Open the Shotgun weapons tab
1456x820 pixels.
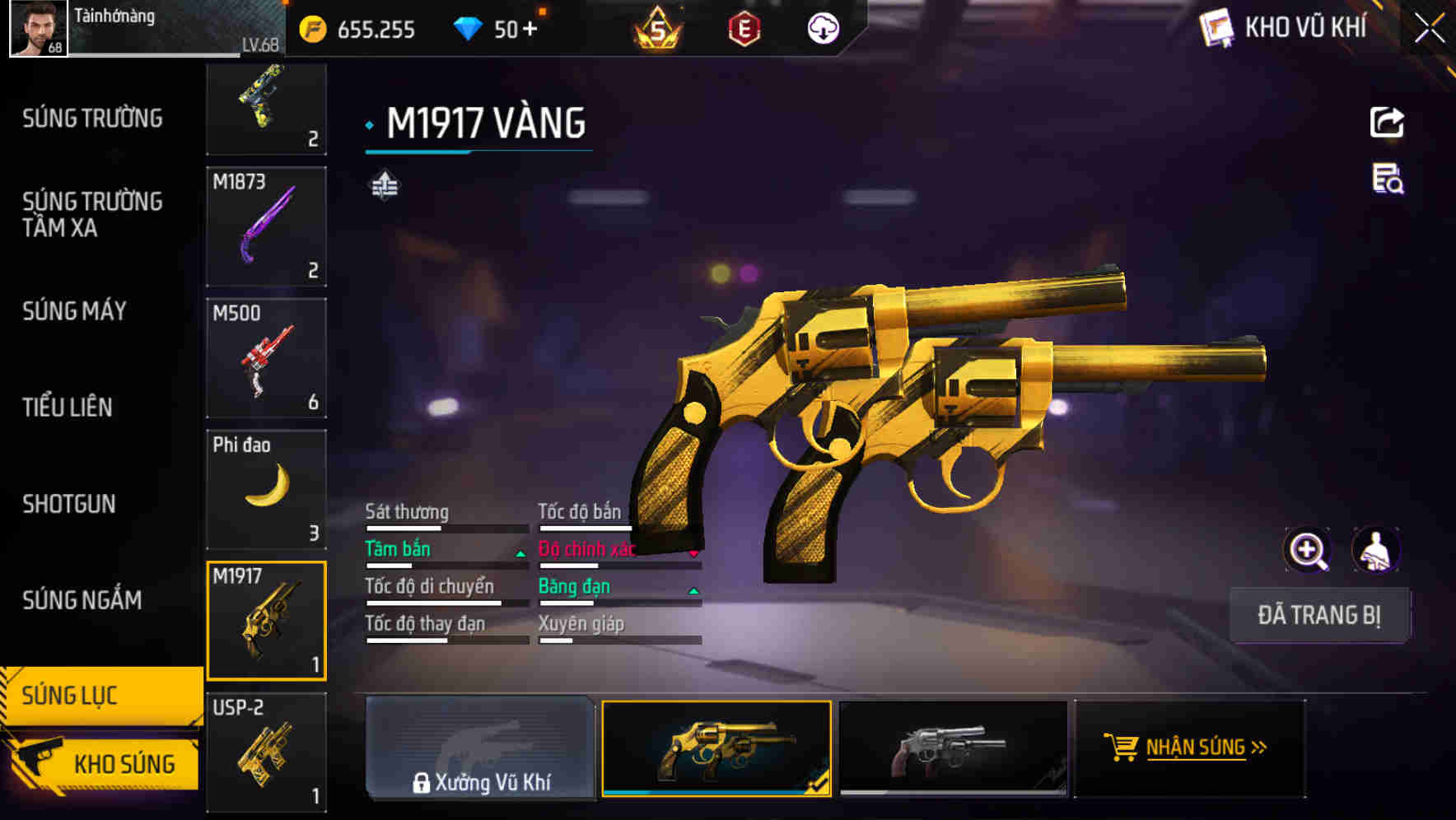69,503
